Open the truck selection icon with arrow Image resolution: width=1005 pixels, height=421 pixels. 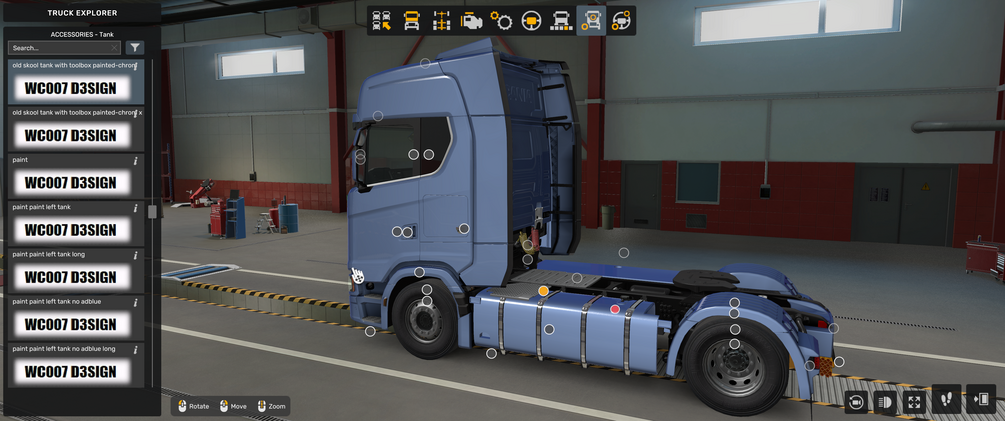(x=381, y=21)
